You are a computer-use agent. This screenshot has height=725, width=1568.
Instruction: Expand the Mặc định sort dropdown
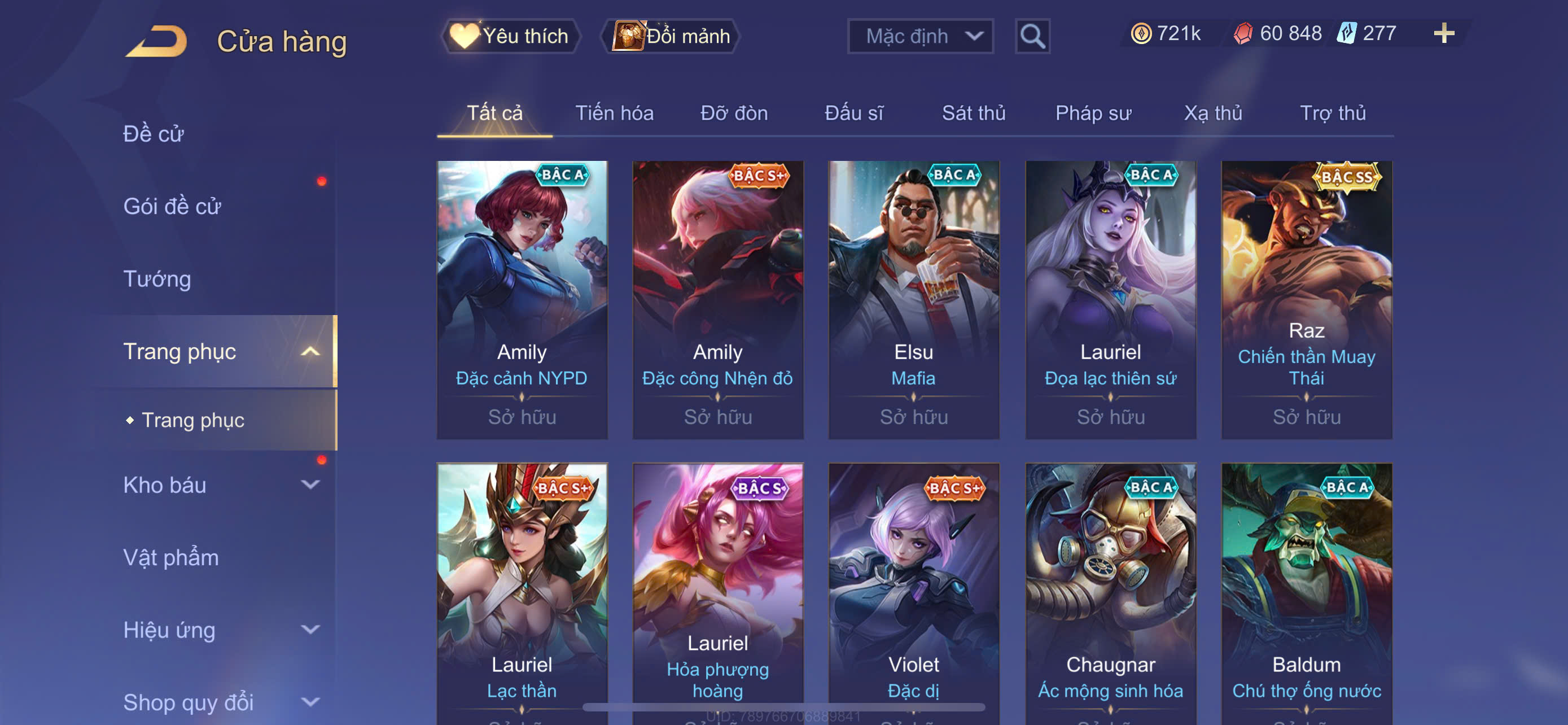pyautogui.click(x=919, y=36)
